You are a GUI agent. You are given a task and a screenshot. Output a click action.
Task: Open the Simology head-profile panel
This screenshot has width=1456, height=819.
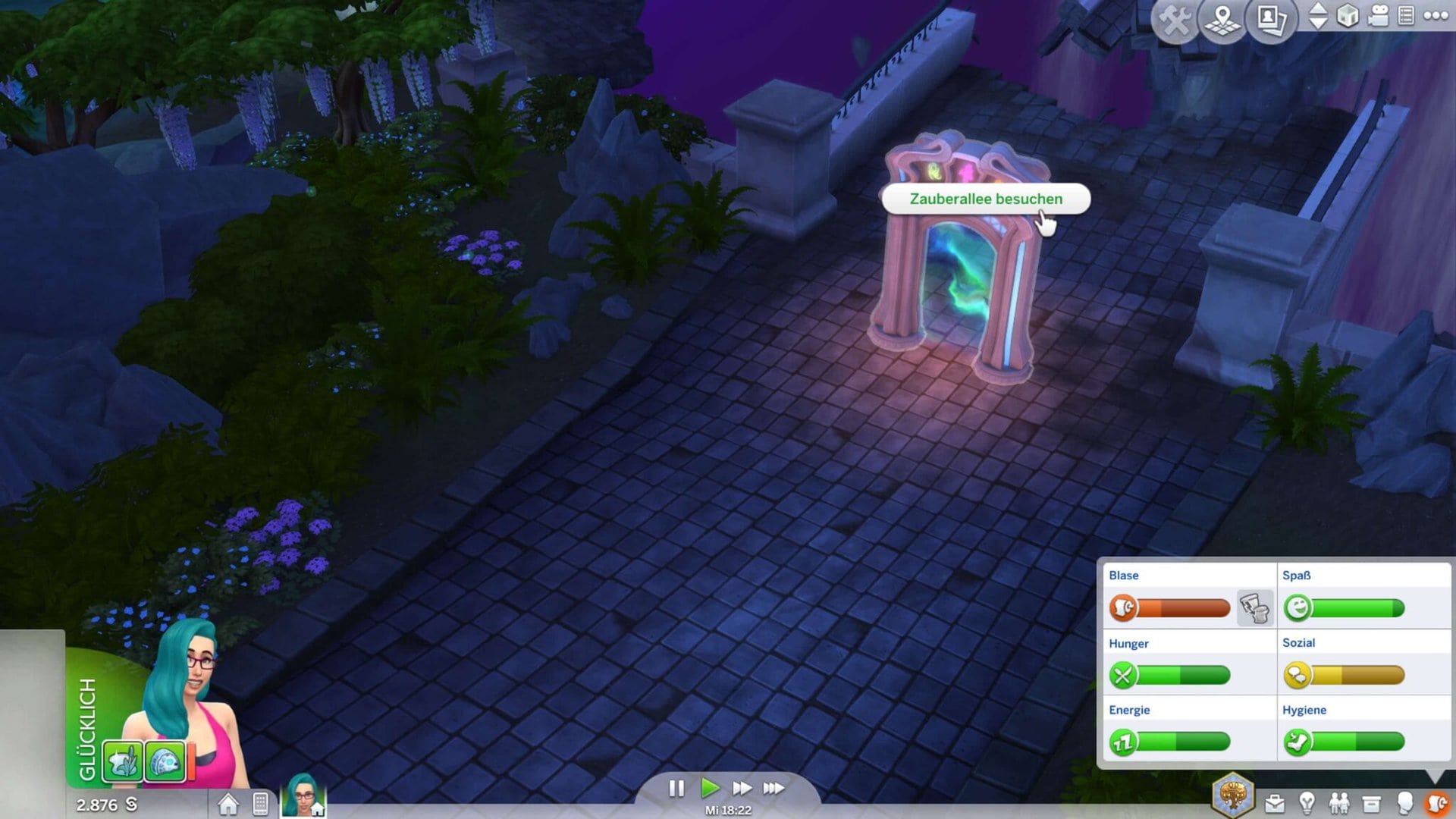(1404, 803)
